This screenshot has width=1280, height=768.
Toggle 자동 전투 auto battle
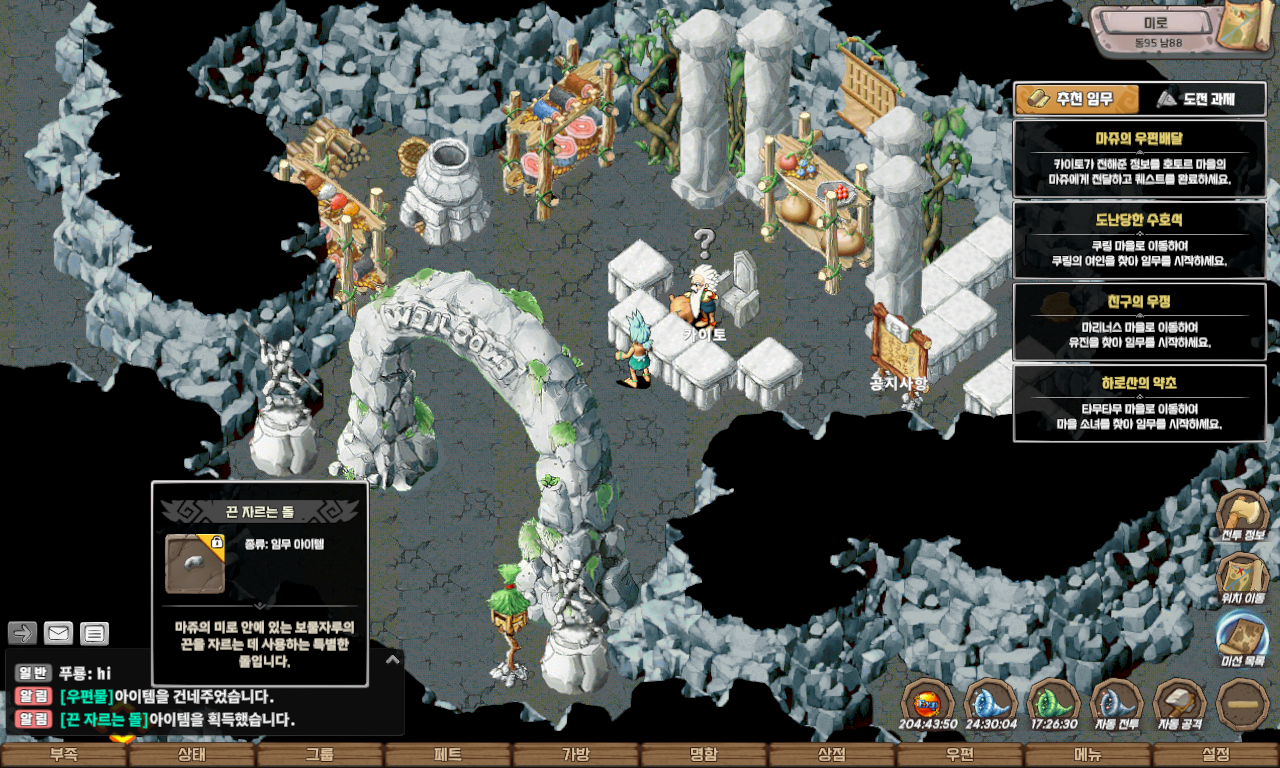coord(1117,705)
